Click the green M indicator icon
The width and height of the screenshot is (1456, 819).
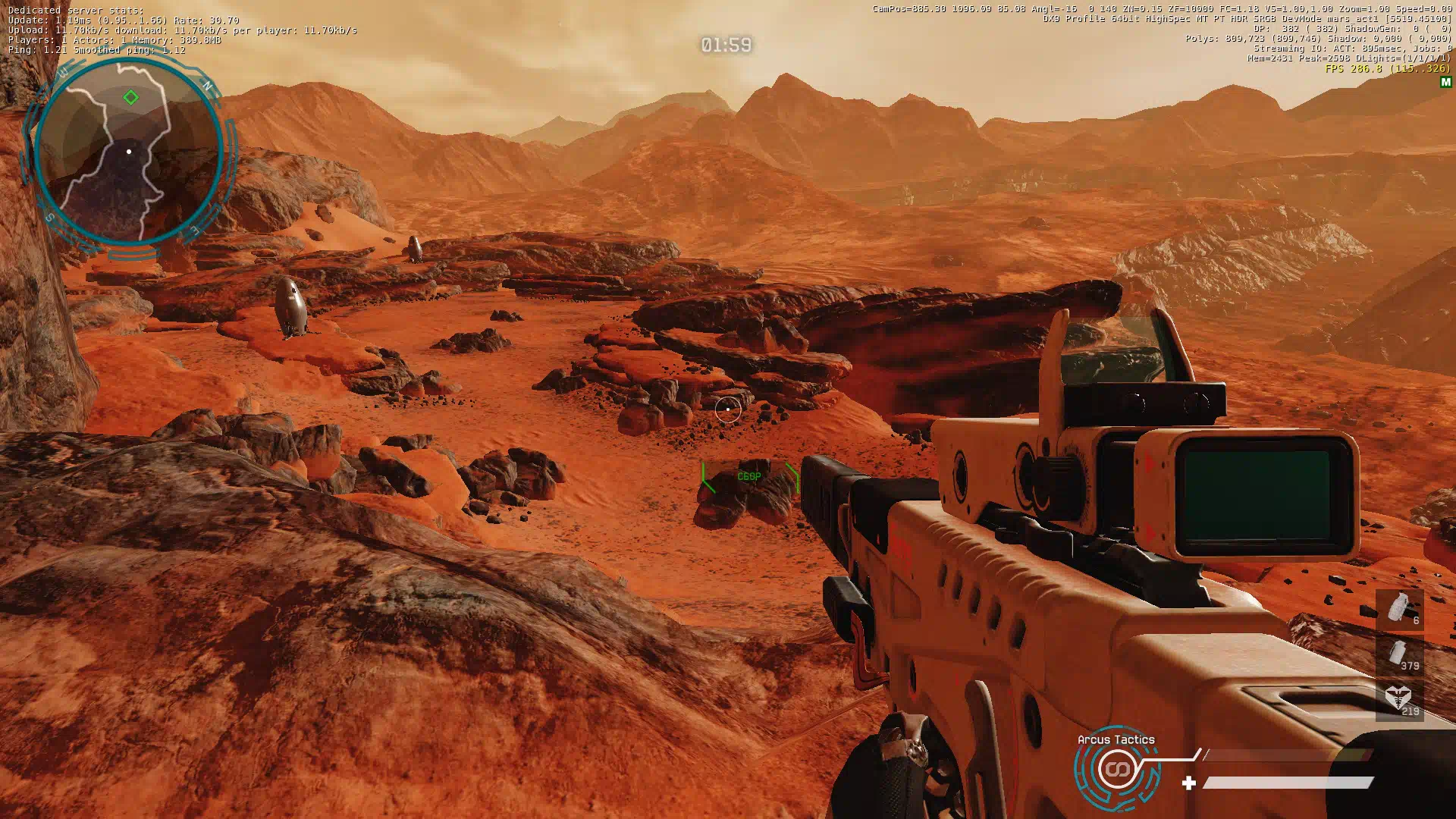coord(1445,82)
